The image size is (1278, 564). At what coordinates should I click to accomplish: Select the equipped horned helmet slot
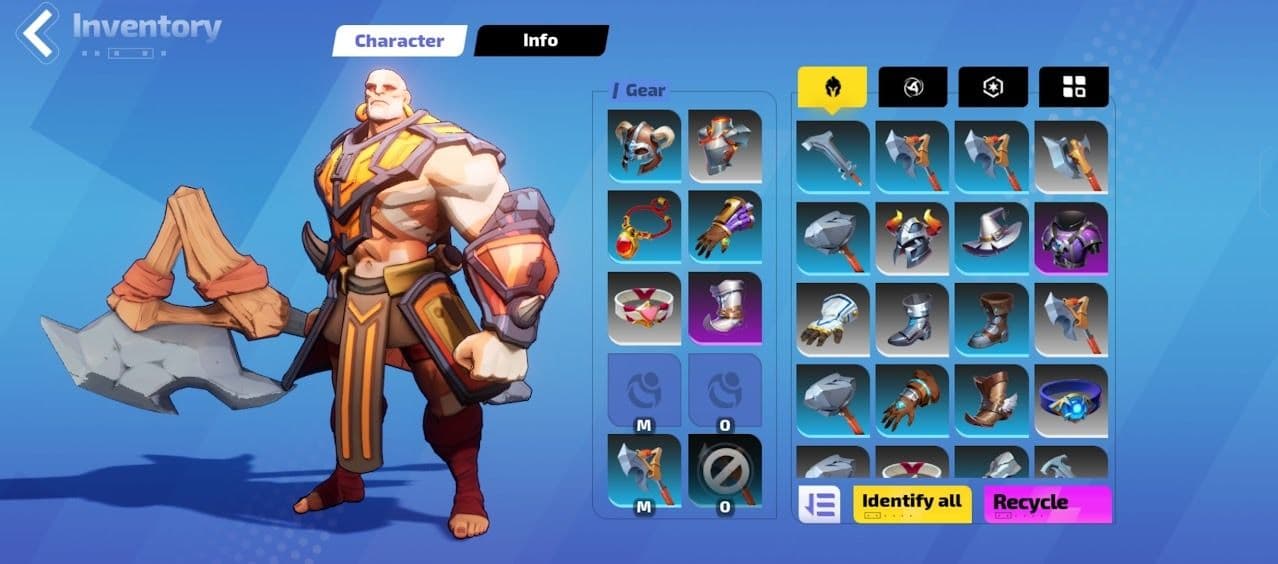click(x=644, y=147)
